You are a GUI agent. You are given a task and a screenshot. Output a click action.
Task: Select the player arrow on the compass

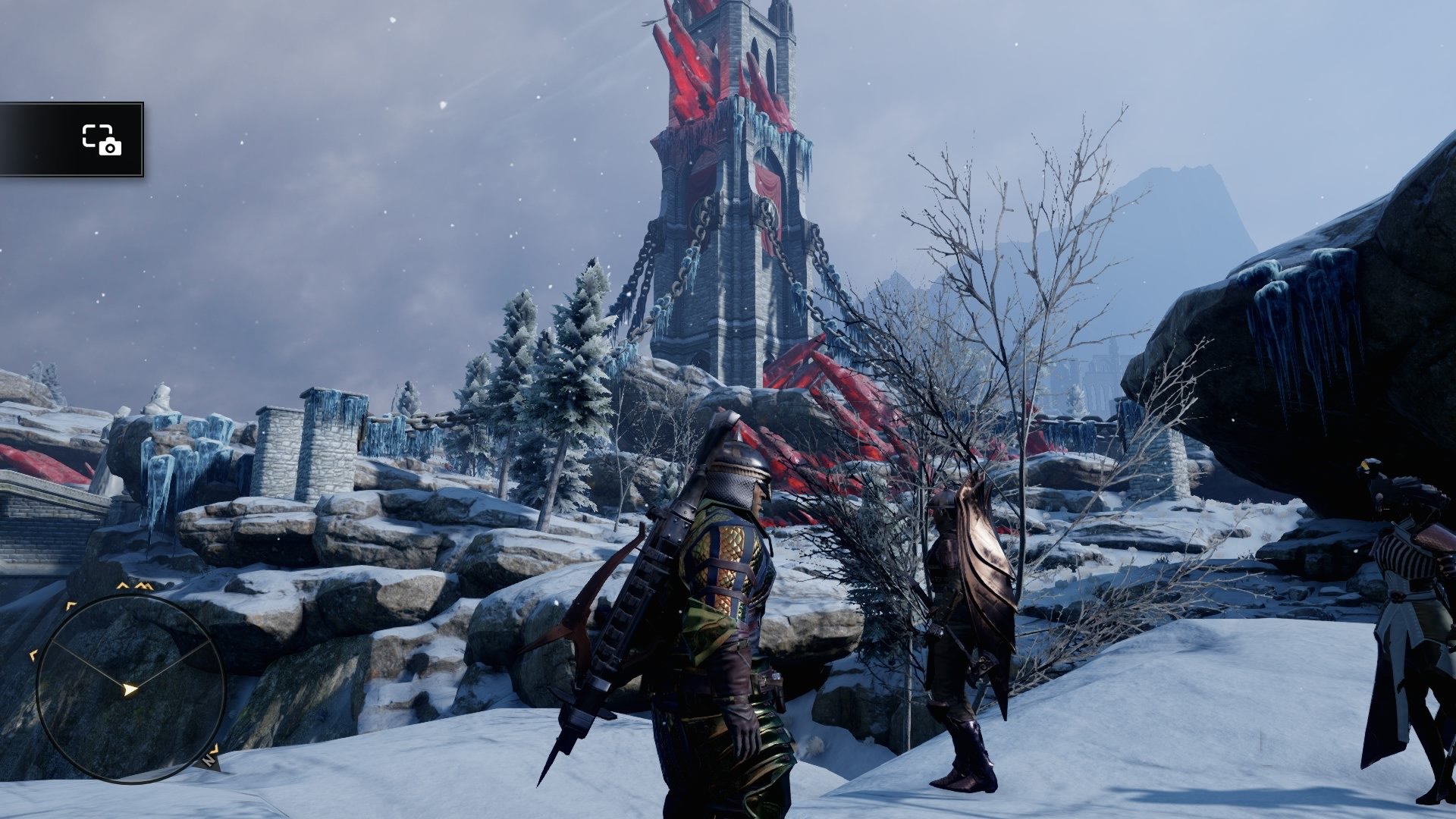click(x=130, y=688)
